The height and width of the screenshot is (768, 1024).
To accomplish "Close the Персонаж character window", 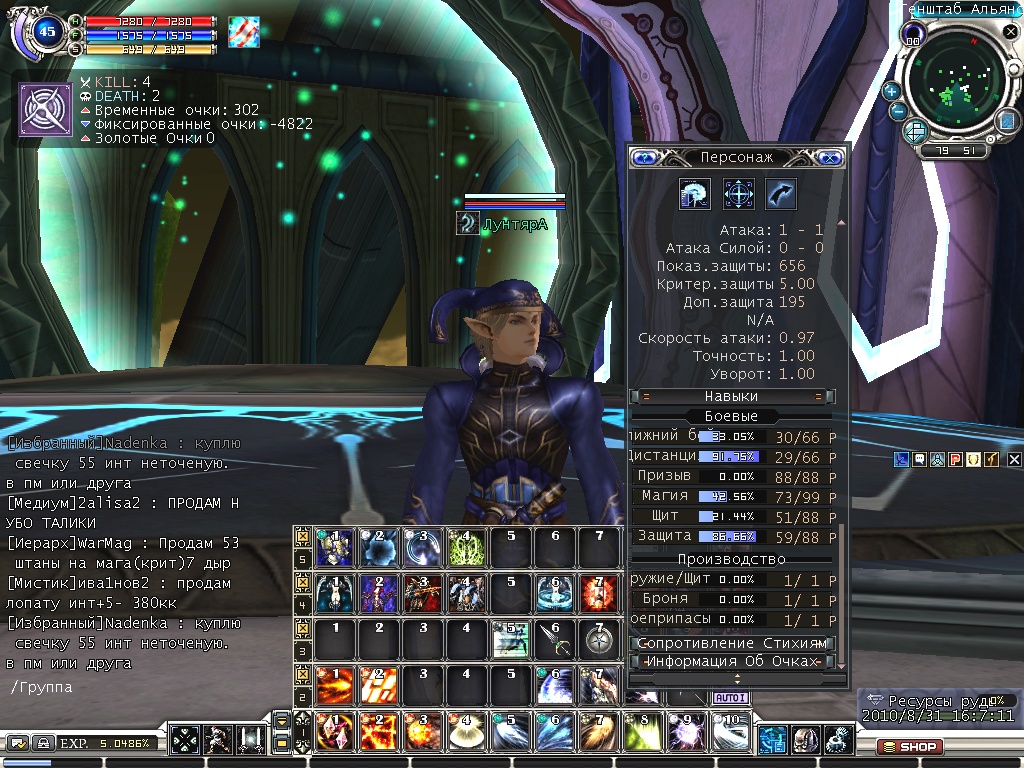I will [830, 157].
